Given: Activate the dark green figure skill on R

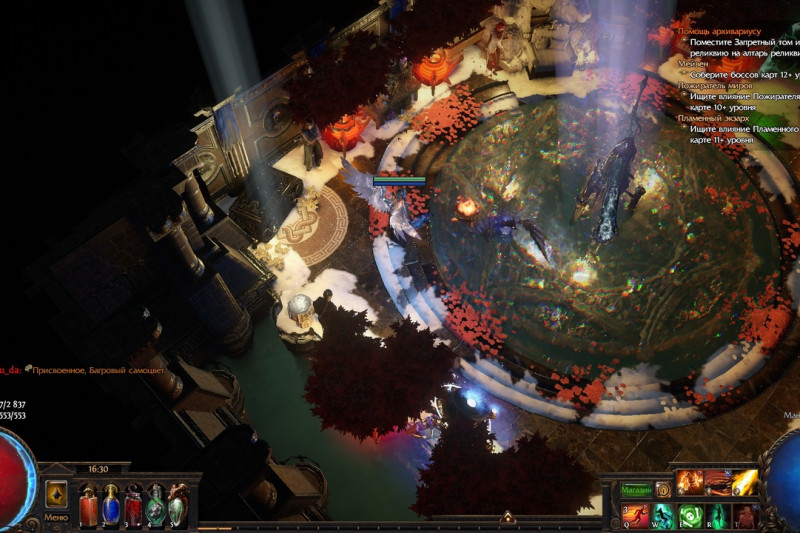Looking at the screenshot, I should [717, 516].
